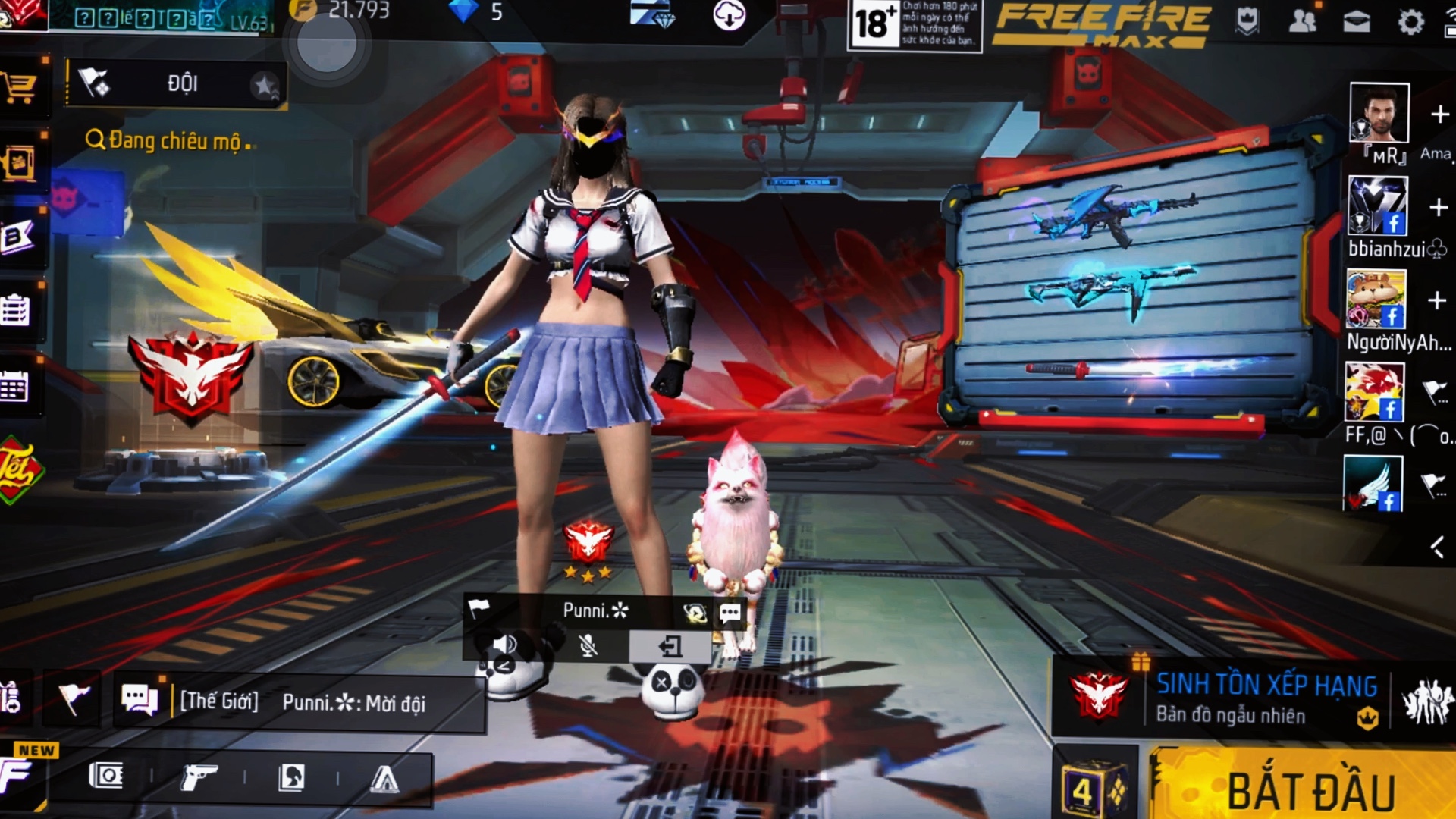The width and height of the screenshot is (1456, 819).
Task: Open the calendar events icon
Action: (15, 387)
